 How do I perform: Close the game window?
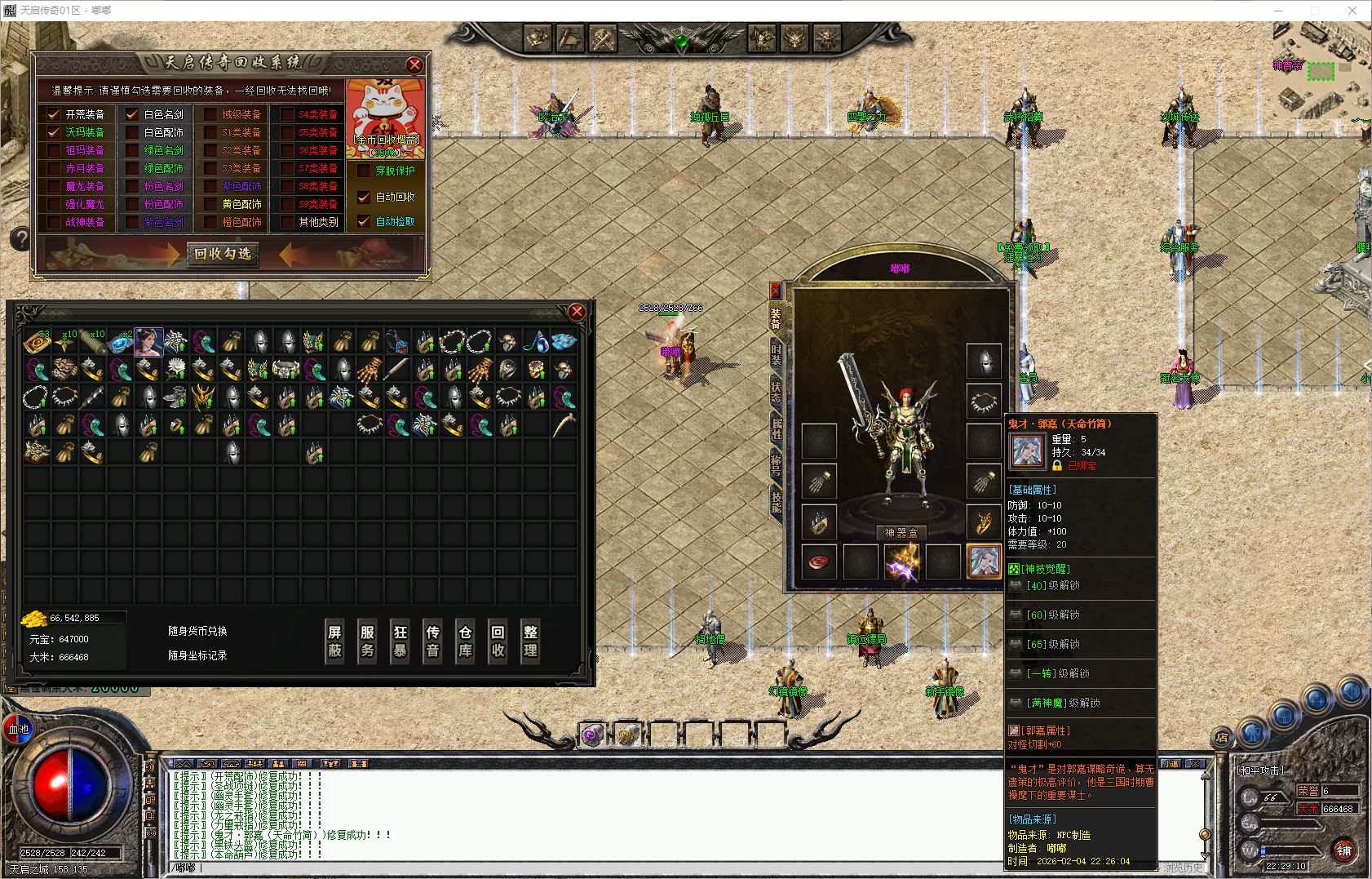(1352, 11)
